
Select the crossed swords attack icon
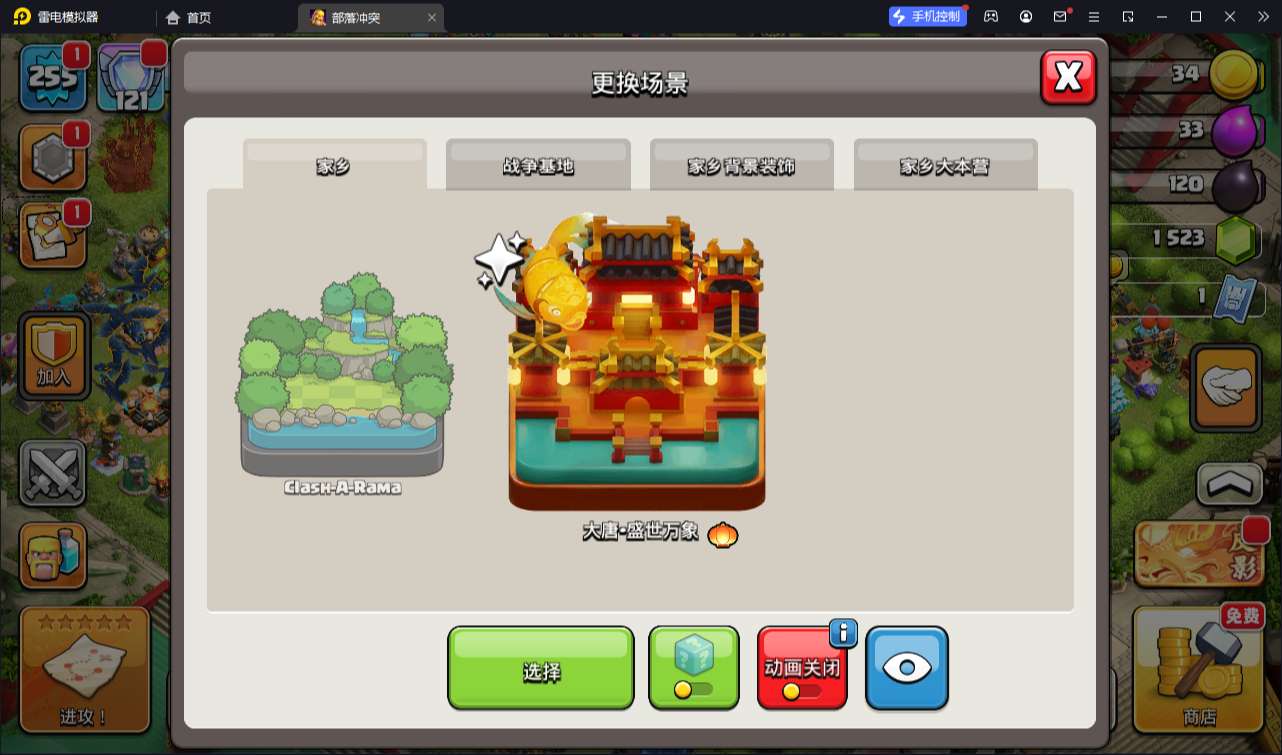click(x=52, y=472)
